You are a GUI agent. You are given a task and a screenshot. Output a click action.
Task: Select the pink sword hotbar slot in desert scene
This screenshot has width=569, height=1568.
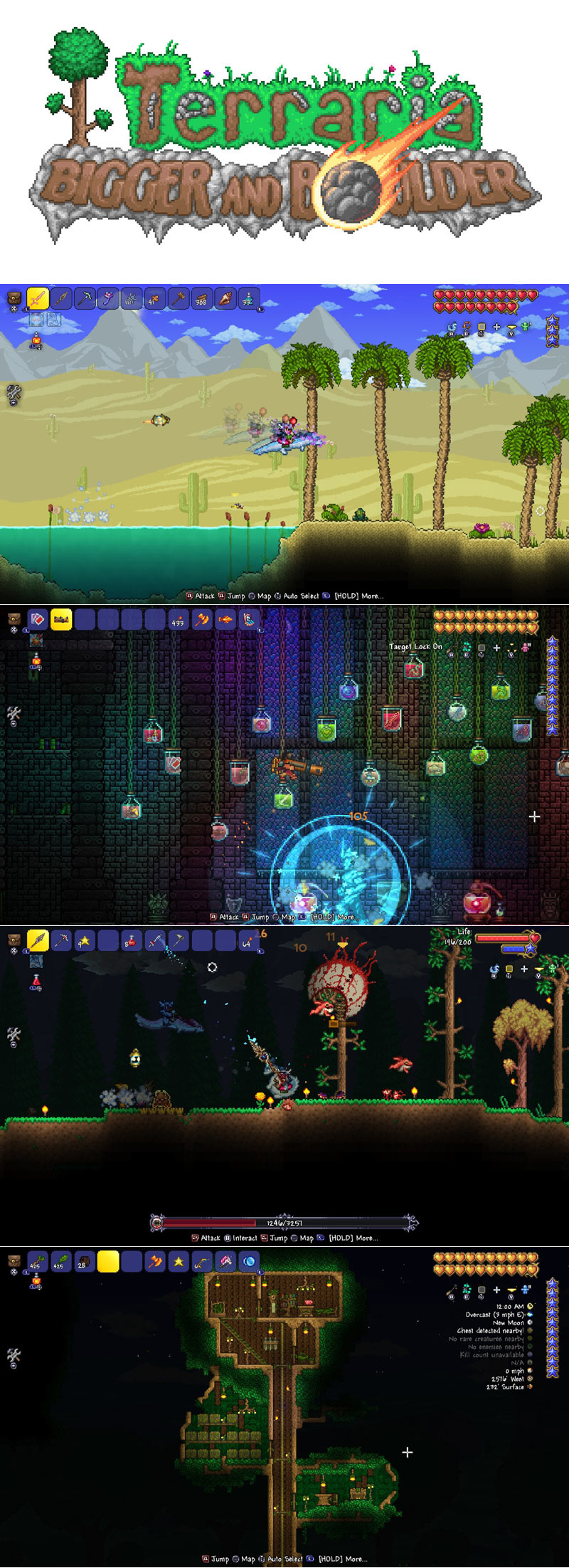pos(38,299)
